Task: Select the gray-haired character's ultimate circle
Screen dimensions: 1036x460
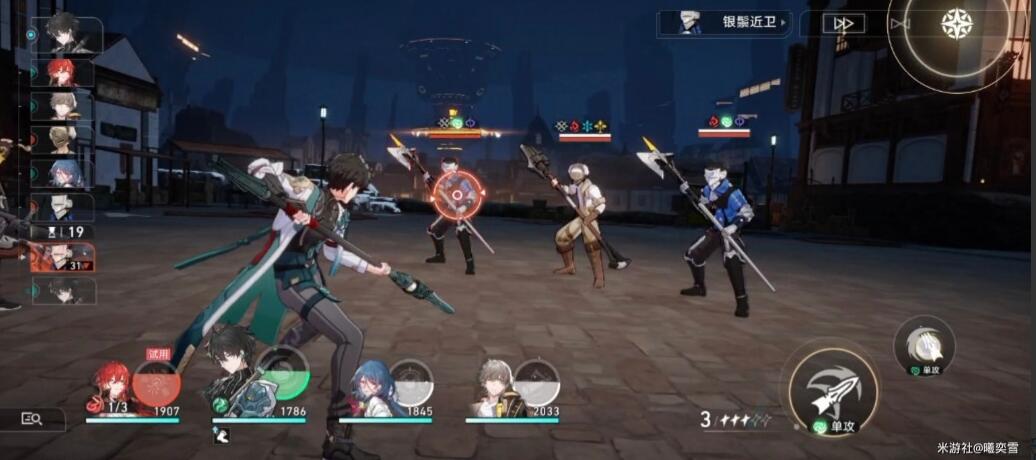Action: pyautogui.click(x=537, y=382)
